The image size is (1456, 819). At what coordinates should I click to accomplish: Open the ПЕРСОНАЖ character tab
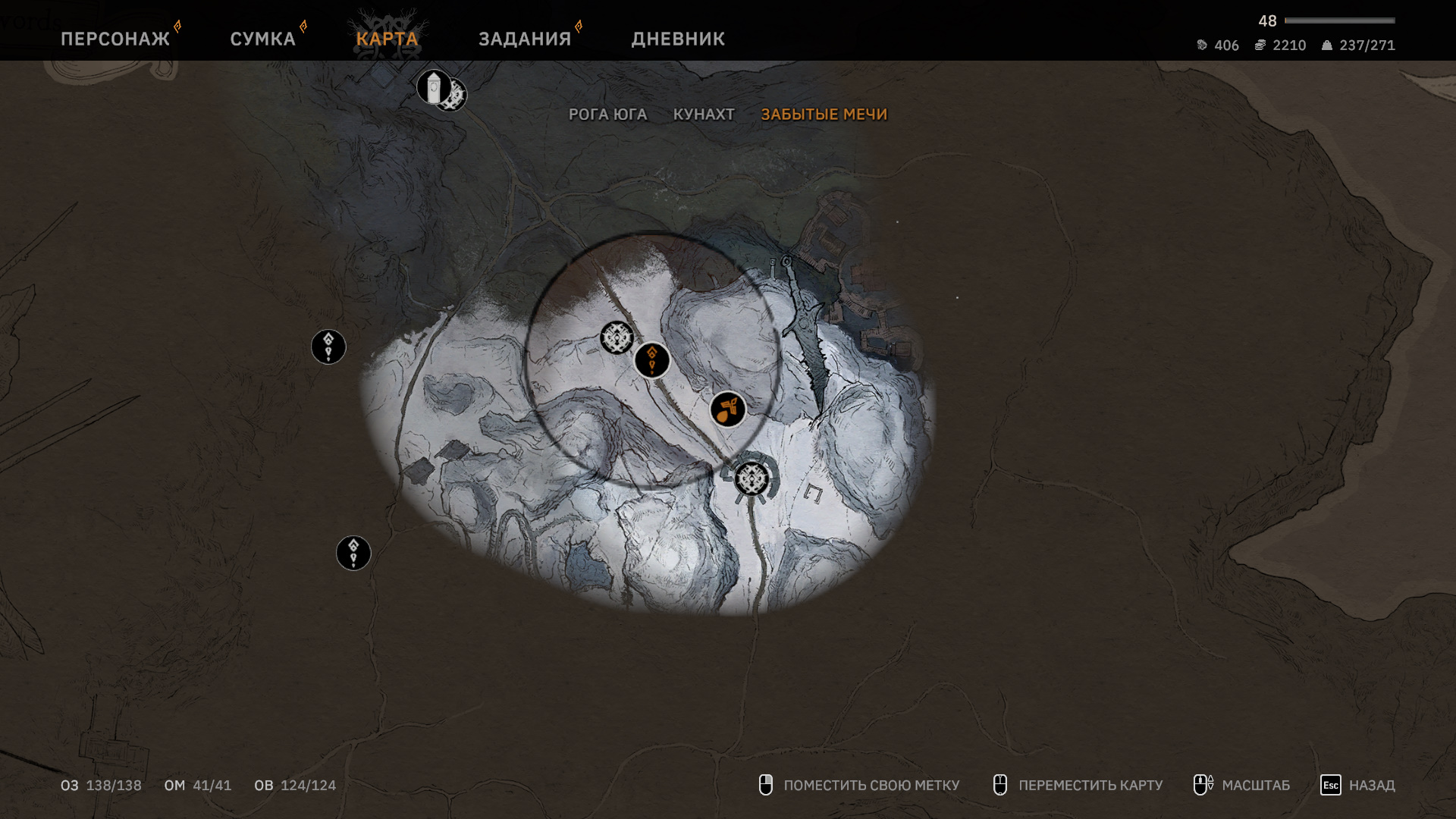(x=115, y=39)
